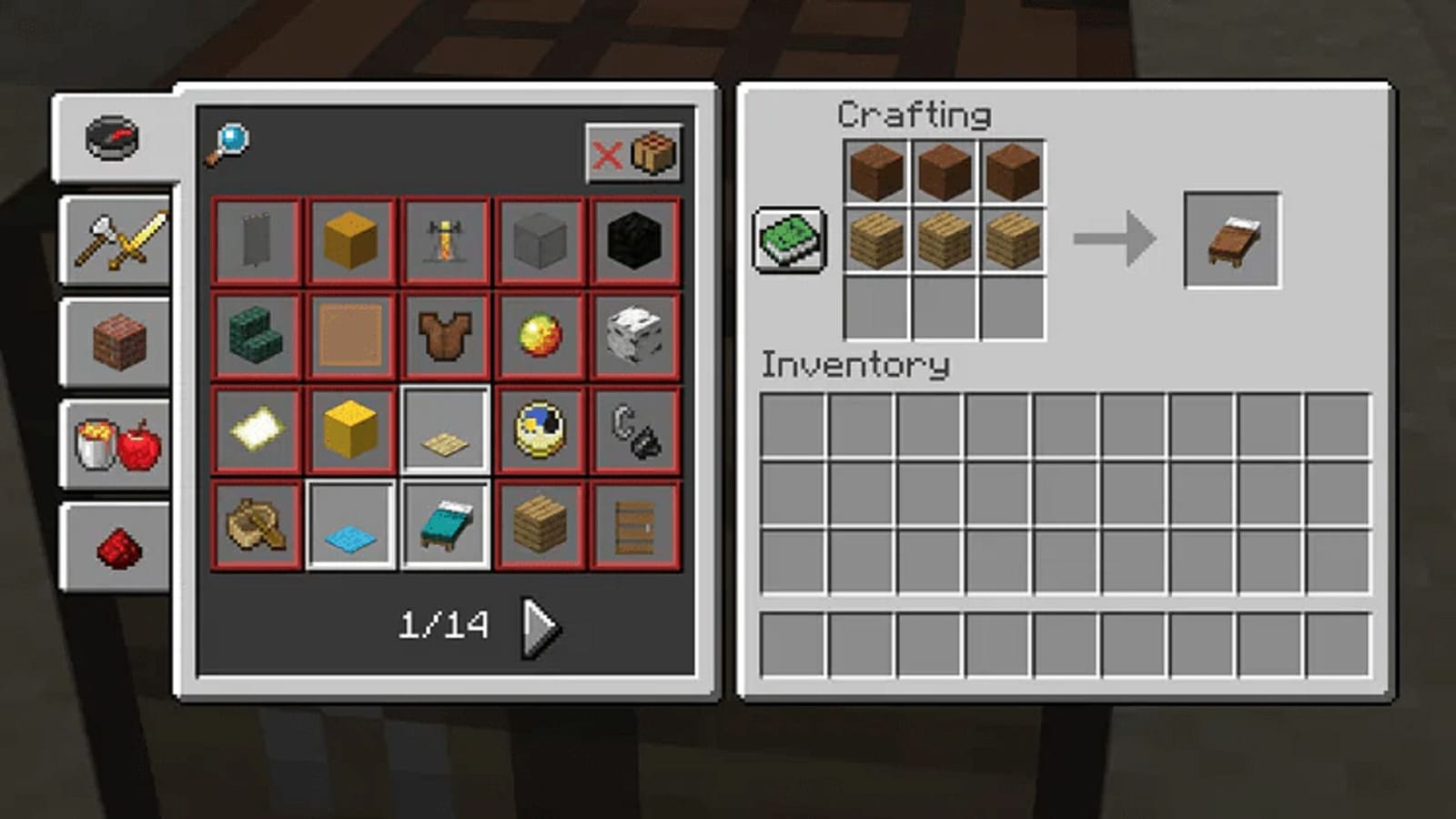This screenshot has height=819, width=1456.
Task: Click the light blue carpet recipe
Action: (x=350, y=528)
